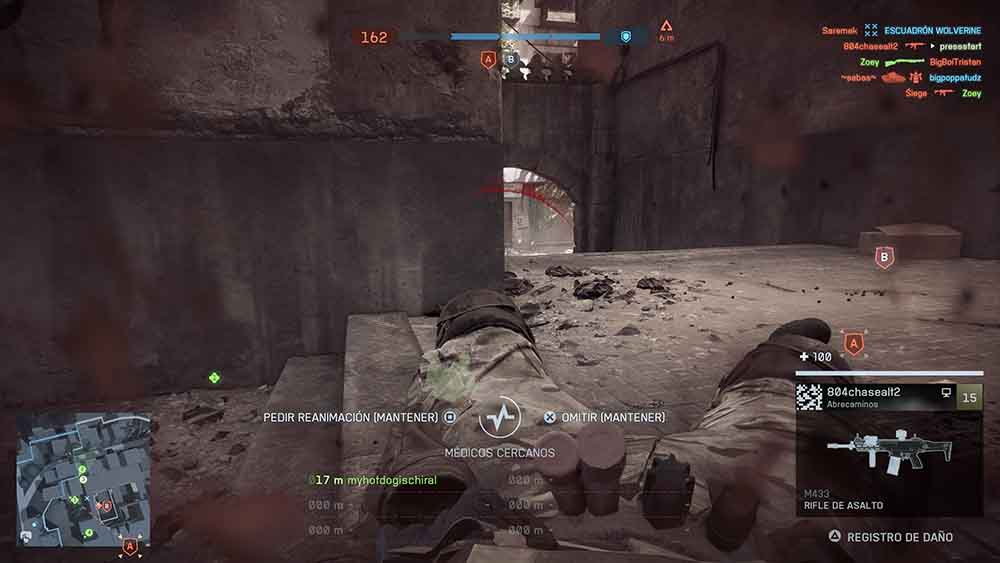1000x563 pixels.
Task: Click the heartbeat medic revive icon
Action: 500,417
